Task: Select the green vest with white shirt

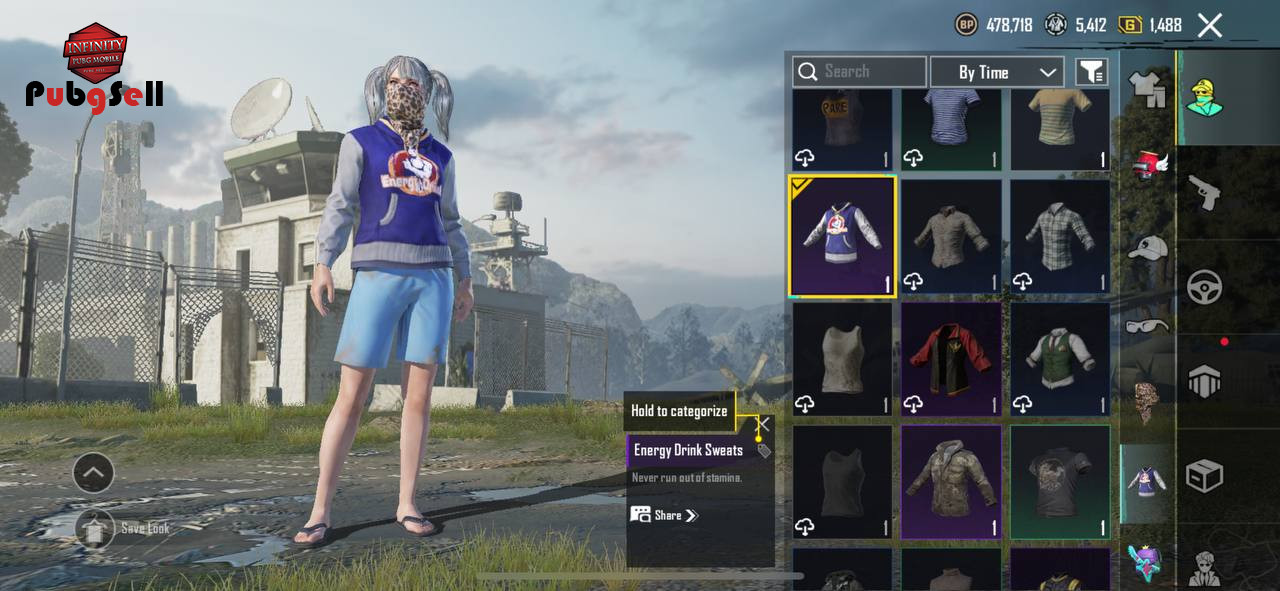Action: (x=1060, y=359)
